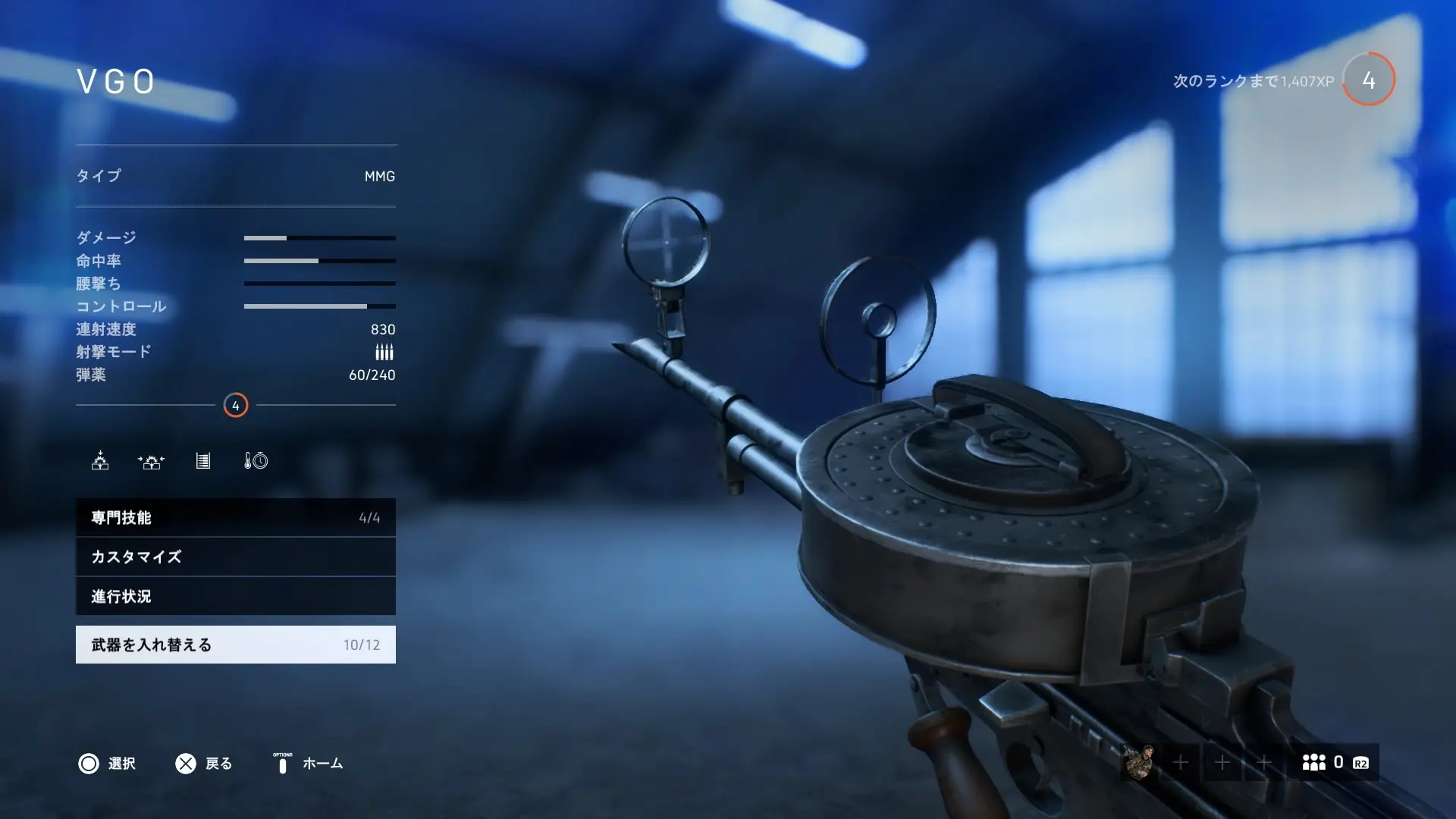Screen dimensions: 1456x819
Task: Select the rank 4 progress circle
Action: point(1367,78)
